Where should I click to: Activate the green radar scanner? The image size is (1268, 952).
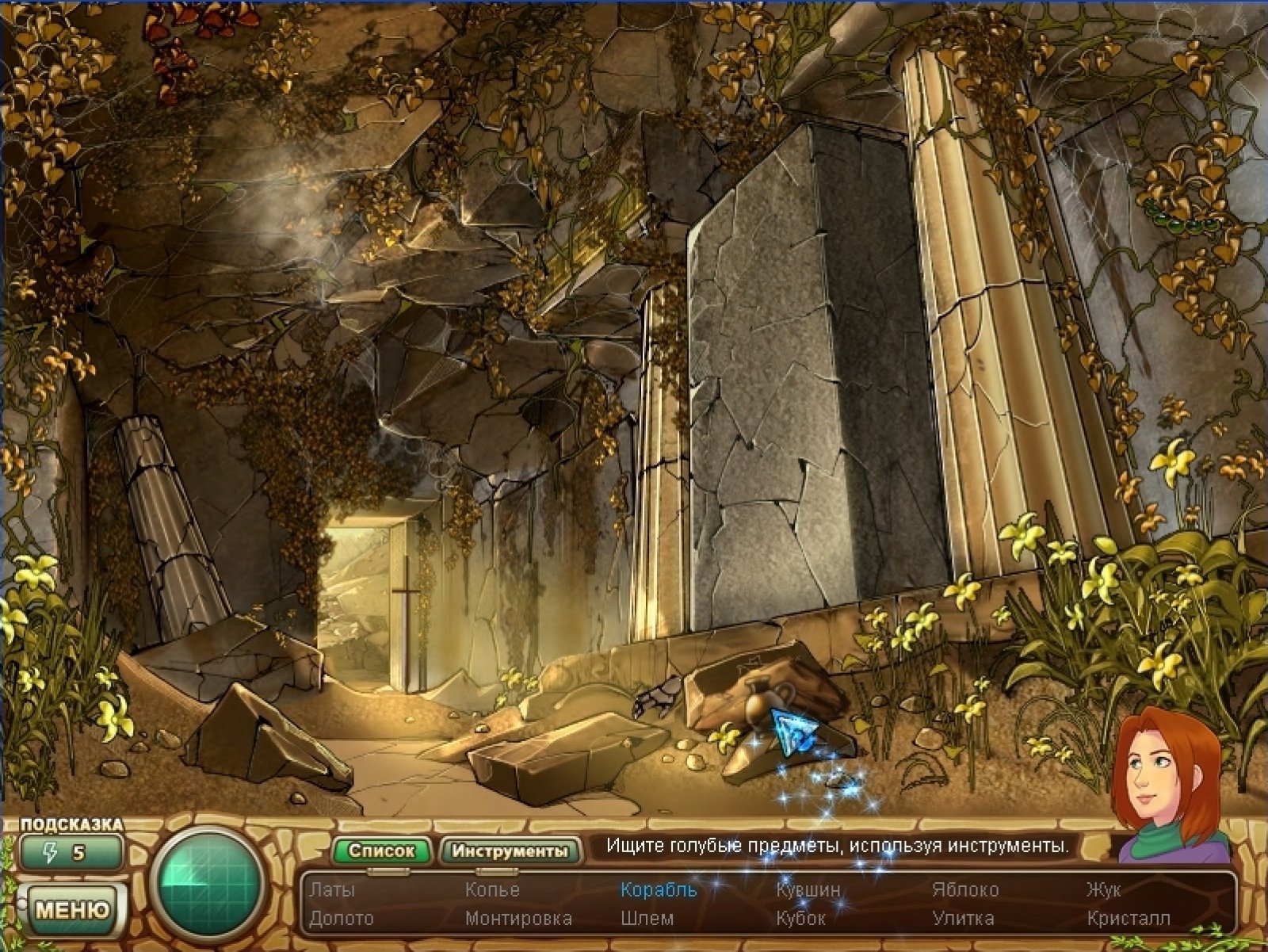[x=209, y=884]
